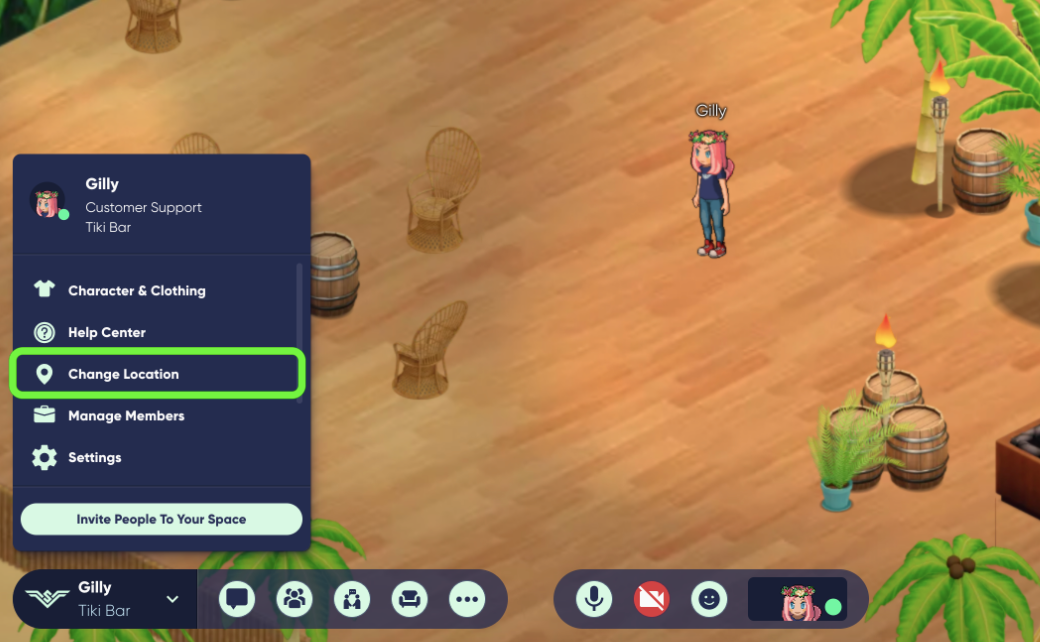Open Settings from the profile menu
Screen dimensions: 1040x642
tap(94, 458)
